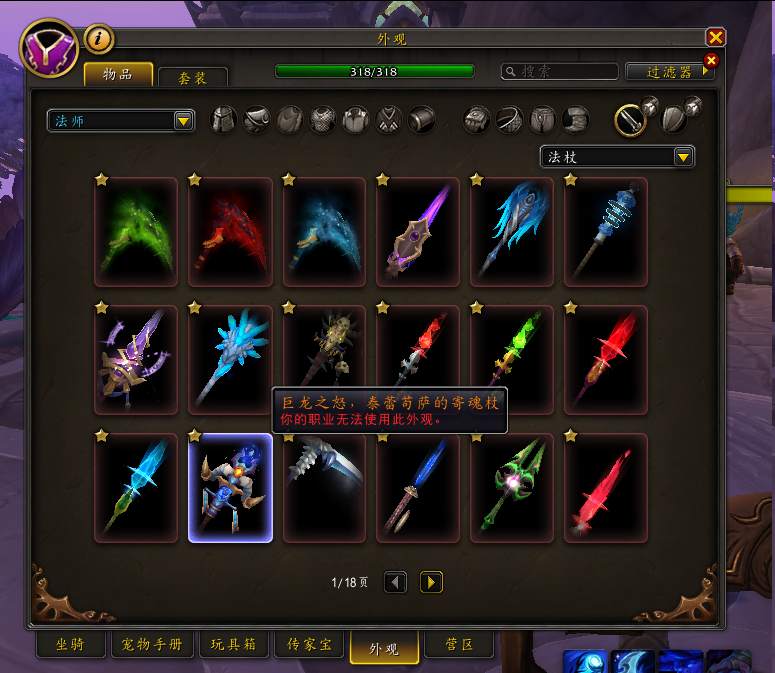Click the round info button
Viewport: 775px width, 673px height.
click(x=100, y=40)
